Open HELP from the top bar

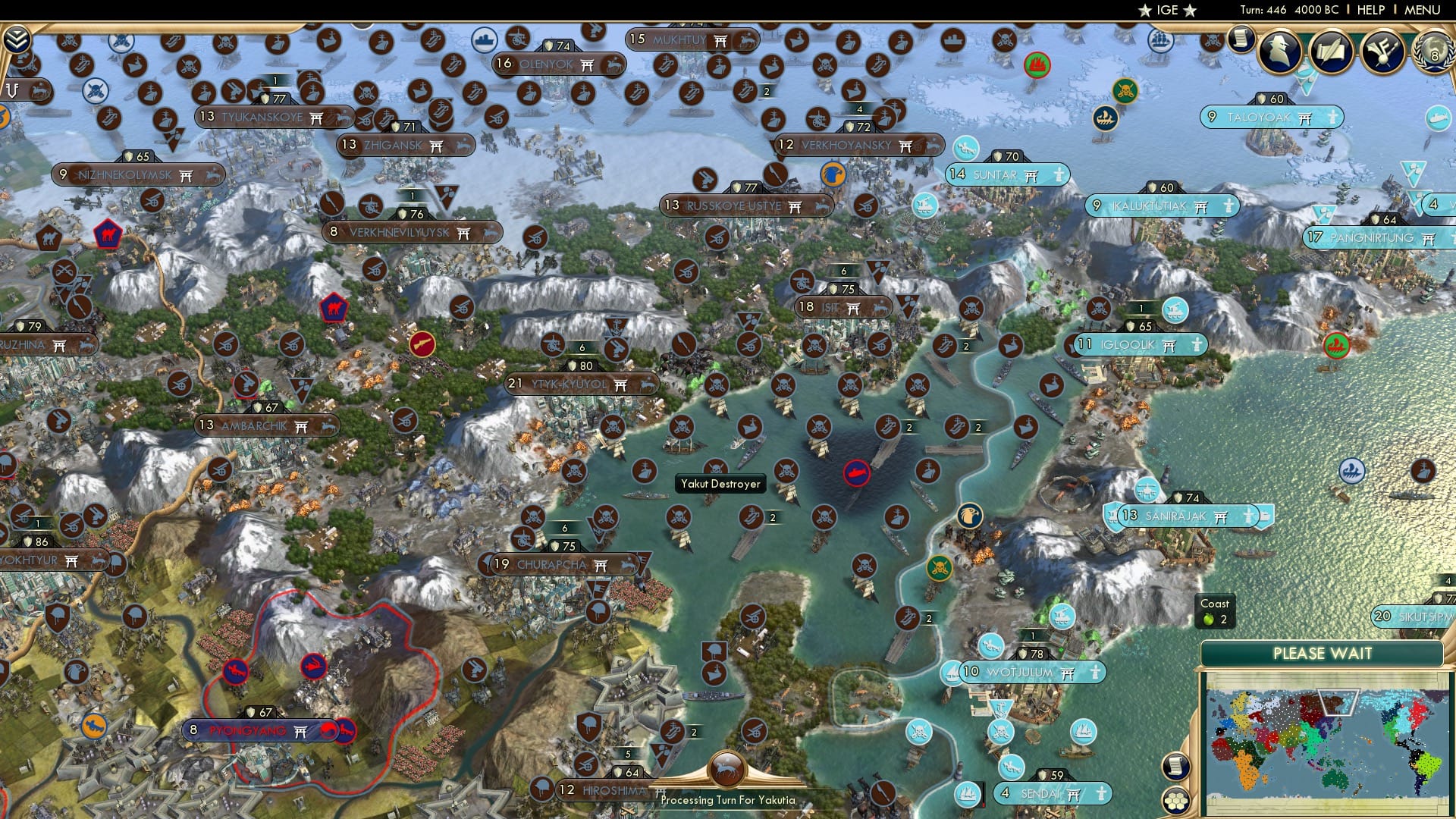[1370, 11]
